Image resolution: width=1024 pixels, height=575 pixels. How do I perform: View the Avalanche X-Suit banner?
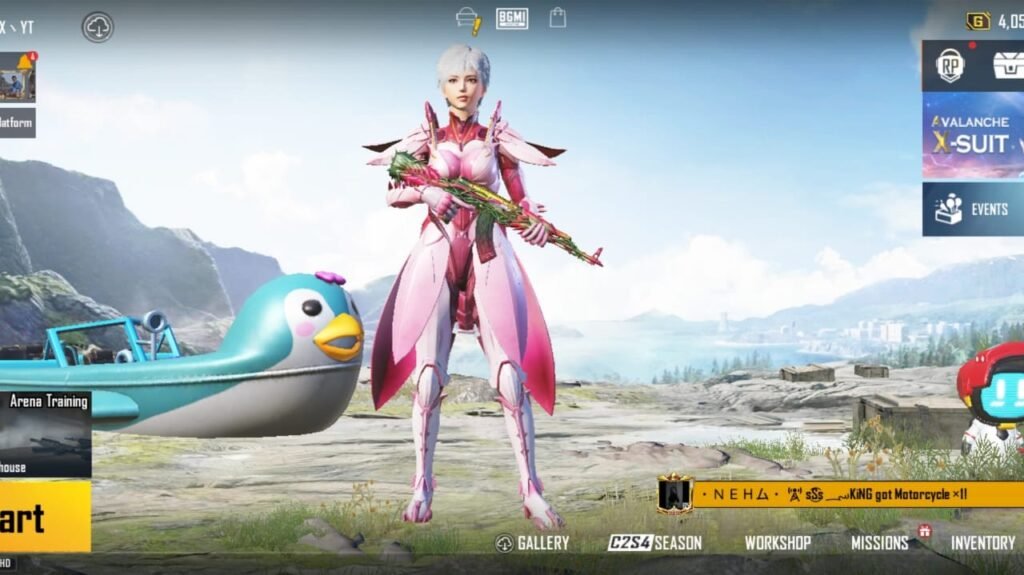point(973,135)
